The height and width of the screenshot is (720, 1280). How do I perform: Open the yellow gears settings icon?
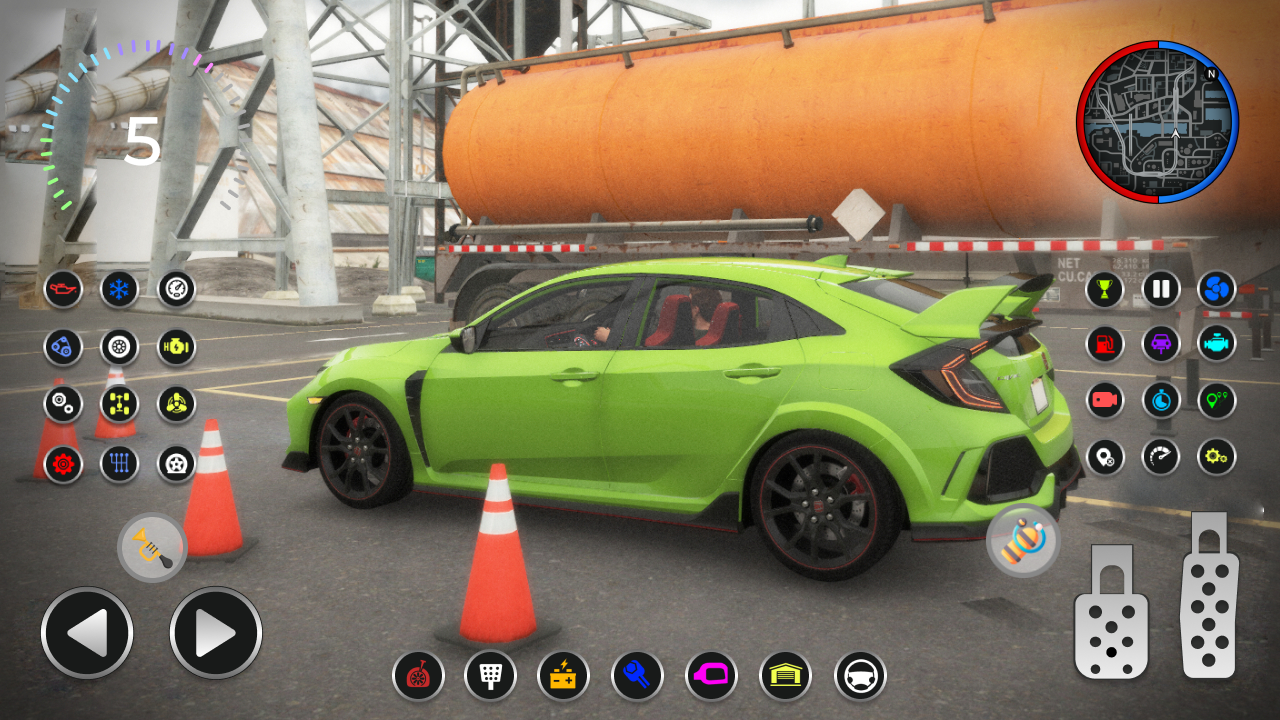point(1217,457)
